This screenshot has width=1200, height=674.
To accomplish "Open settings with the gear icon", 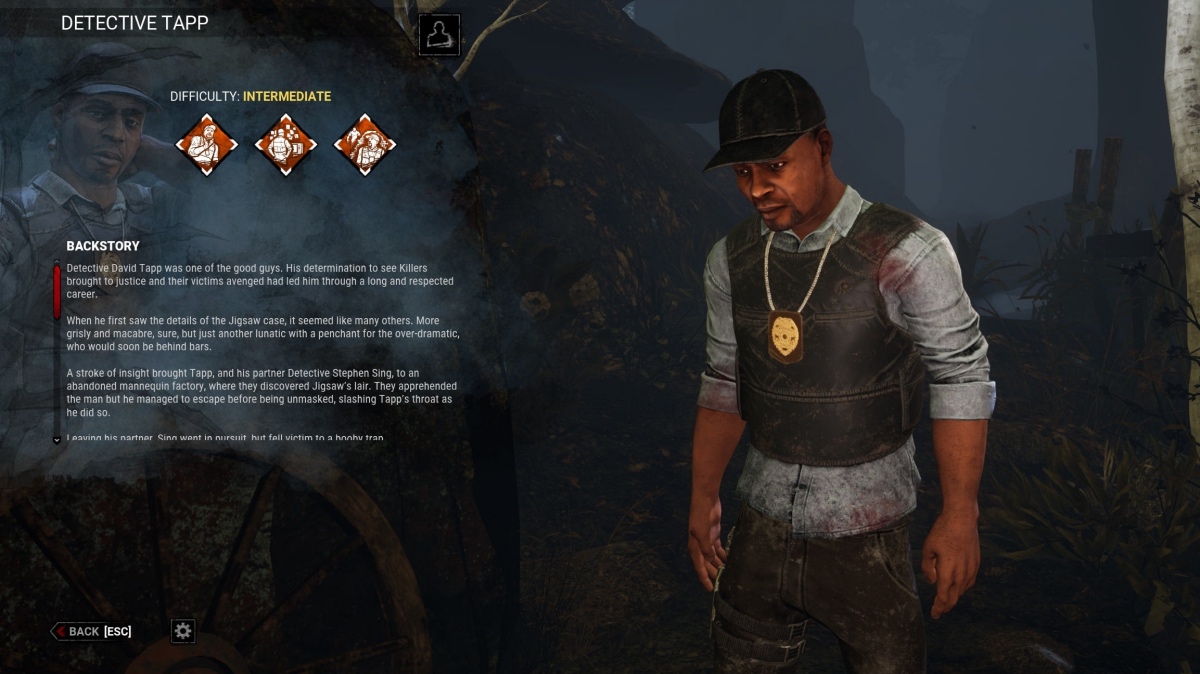I will [x=183, y=630].
